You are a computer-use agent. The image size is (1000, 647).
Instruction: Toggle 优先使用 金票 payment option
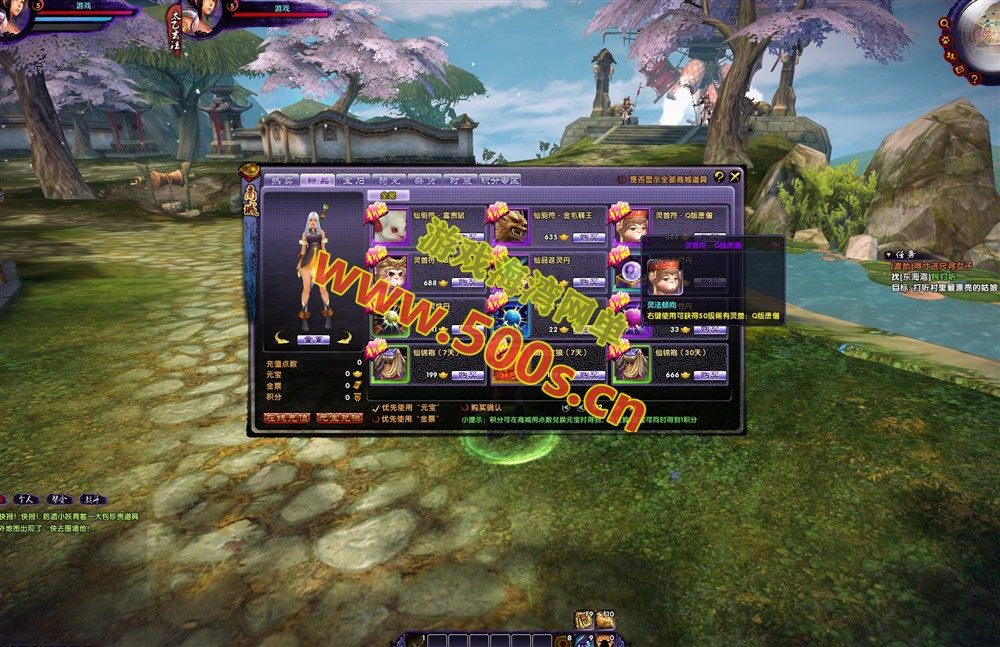pyautogui.click(x=376, y=420)
